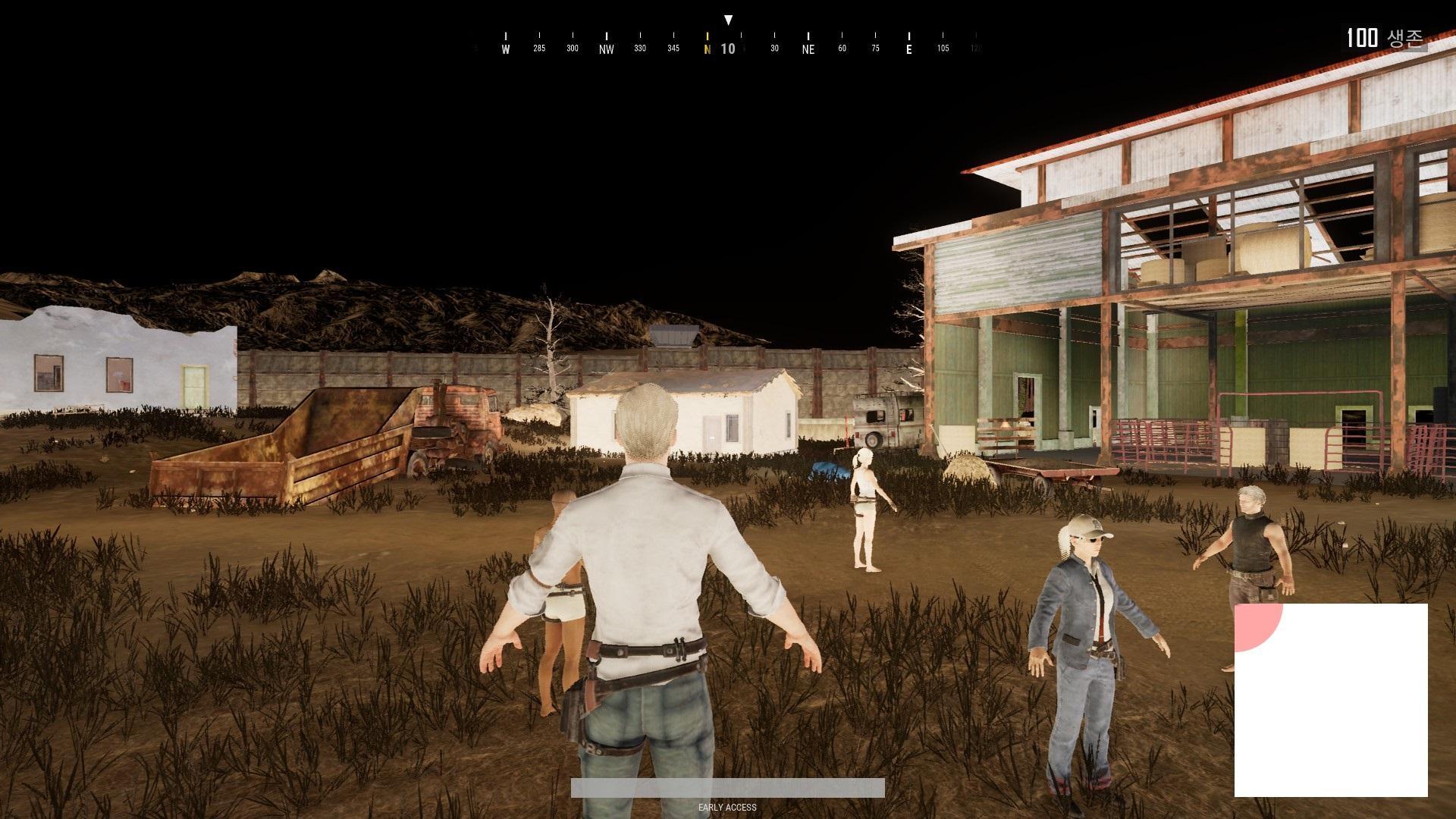Screen dimensions: 1456x819
Task: Click the heading value 10 on compass
Action: 727,48
